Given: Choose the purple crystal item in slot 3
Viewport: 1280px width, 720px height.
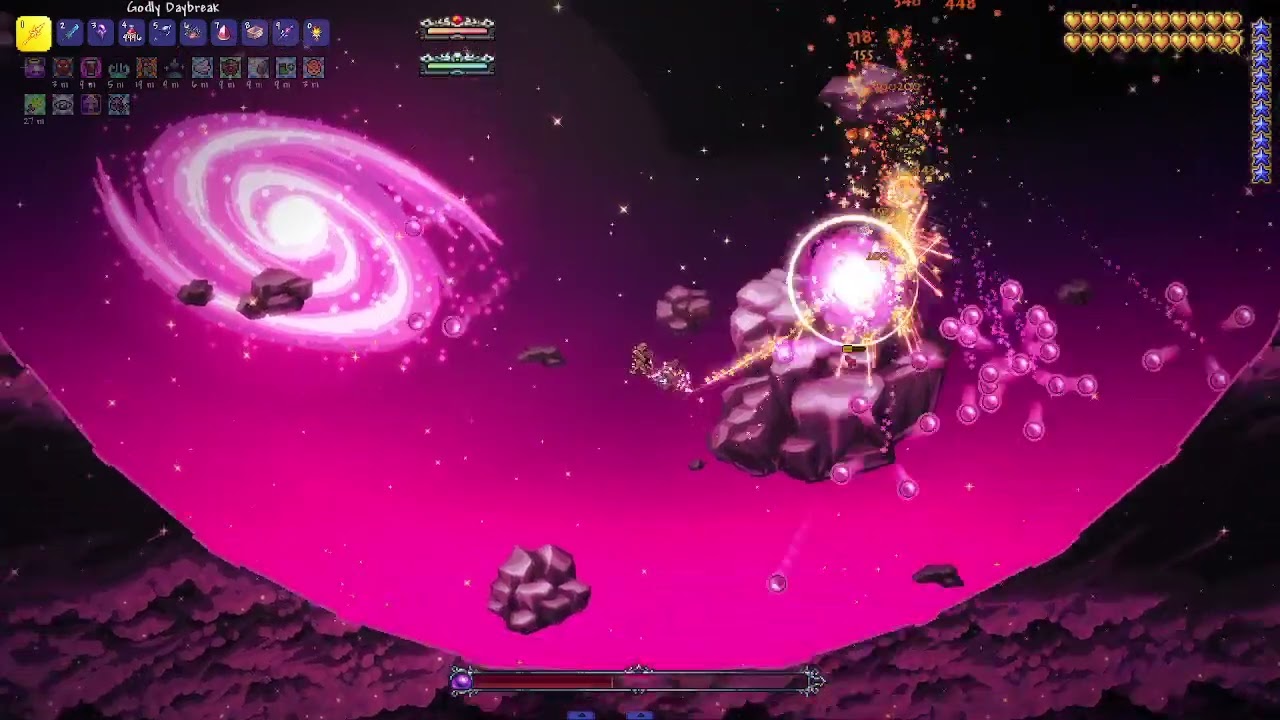Looking at the screenshot, I should pyautogui.click(x=100, y=33).
